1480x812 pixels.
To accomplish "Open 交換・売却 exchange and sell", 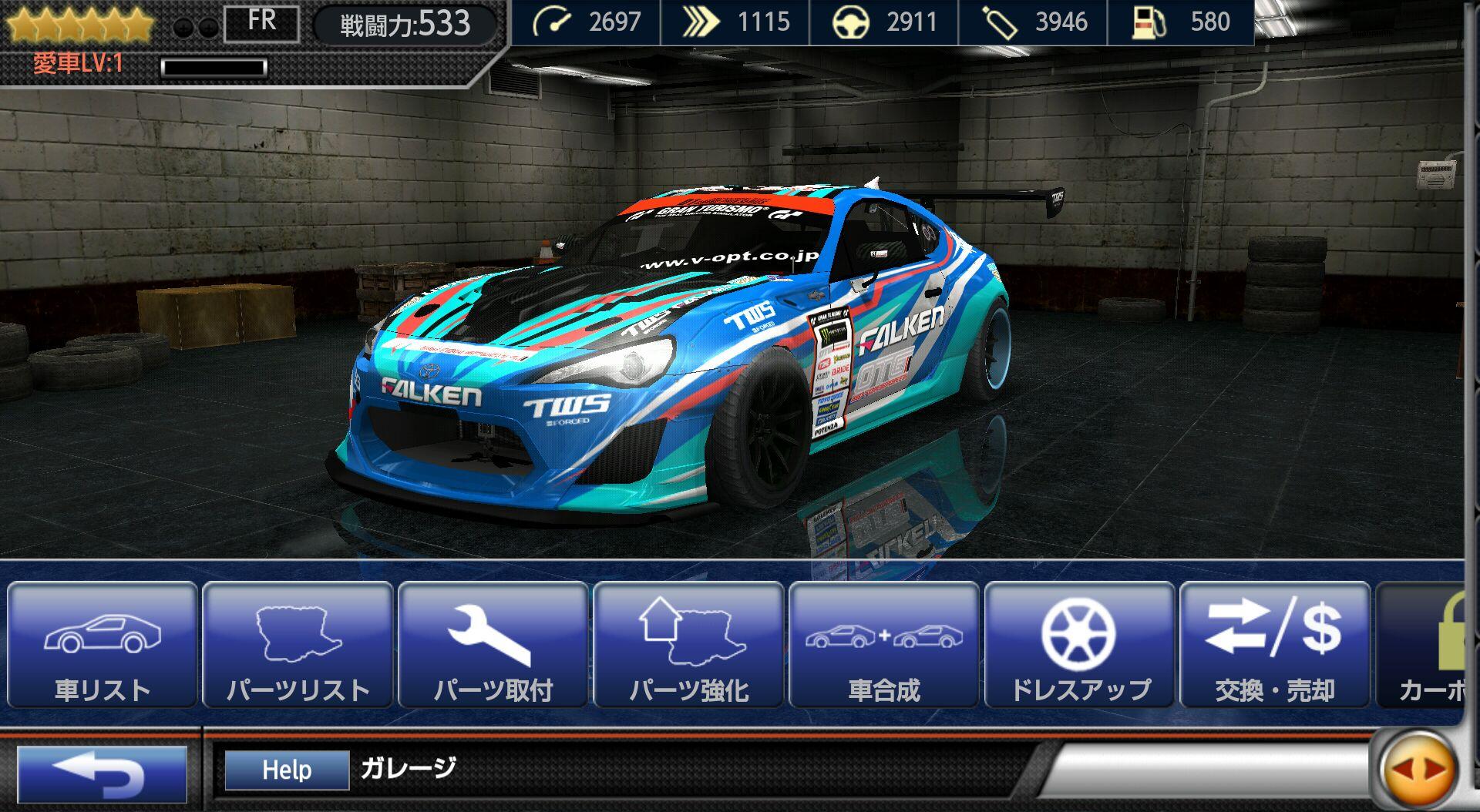I will [x=1275, y=645].
